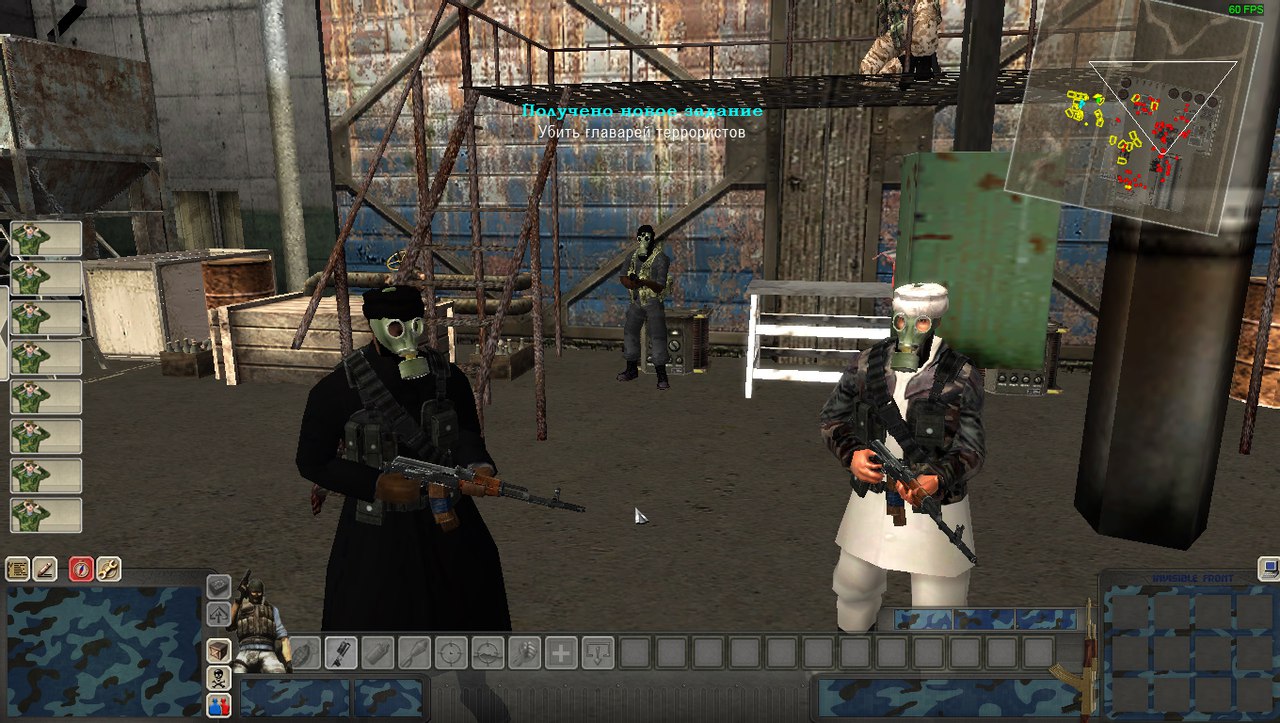Select the top soldier portrait in squad list
Viewport: 1280px width, 723px height.
coord(46,239)
